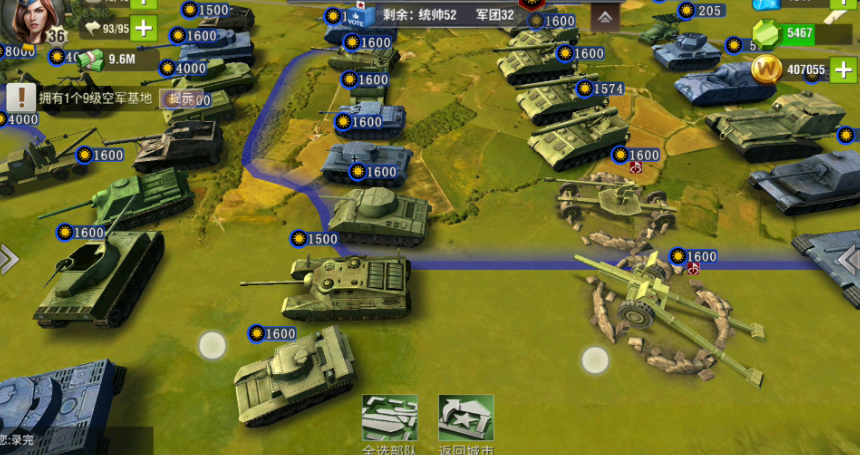
Task: Tap the green gem currency icon
Action: coord(766,33)
